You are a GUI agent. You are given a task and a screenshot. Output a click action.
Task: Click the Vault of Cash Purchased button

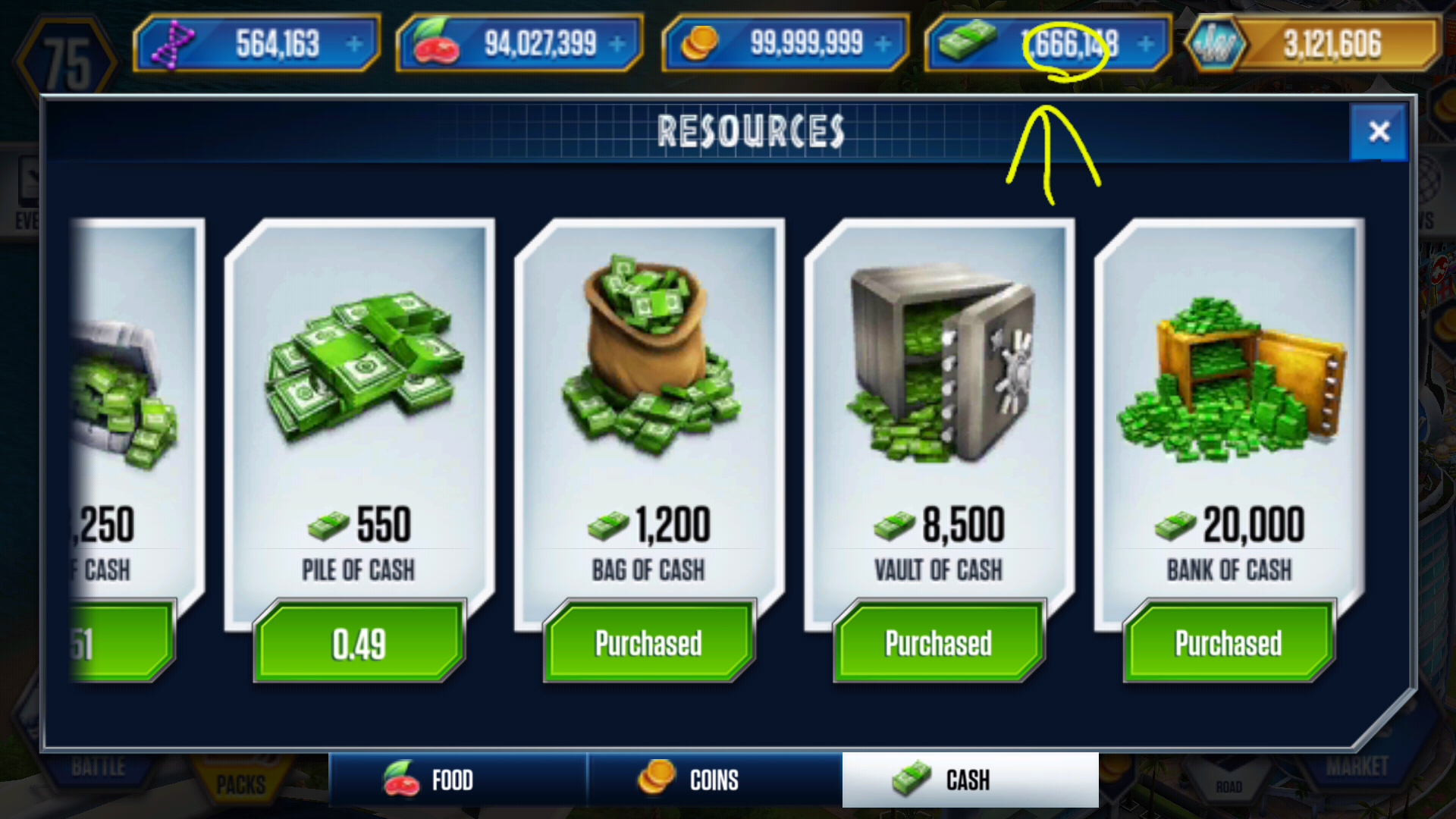coord(938,643)
